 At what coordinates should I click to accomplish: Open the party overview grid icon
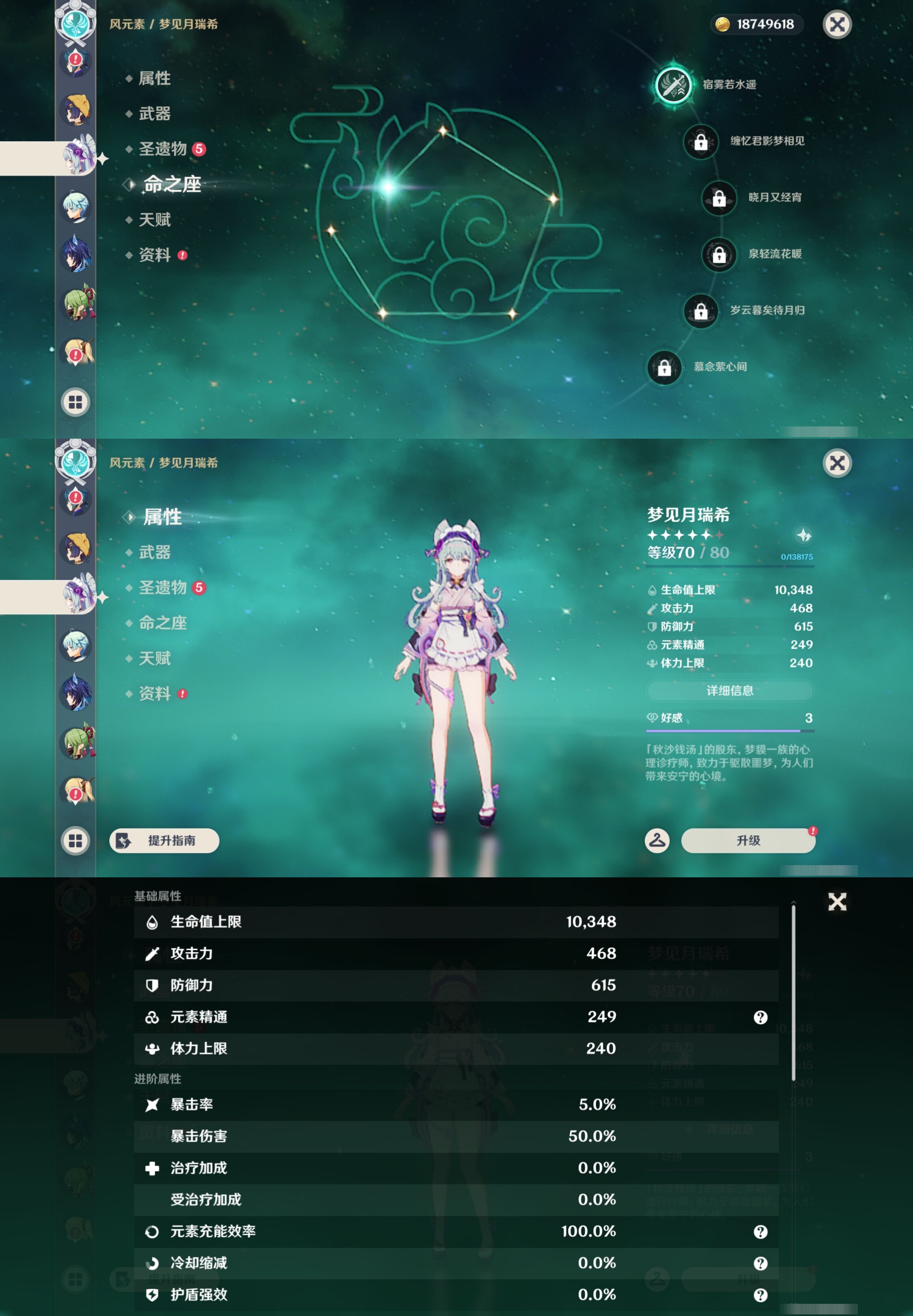(x=75, y=402)
